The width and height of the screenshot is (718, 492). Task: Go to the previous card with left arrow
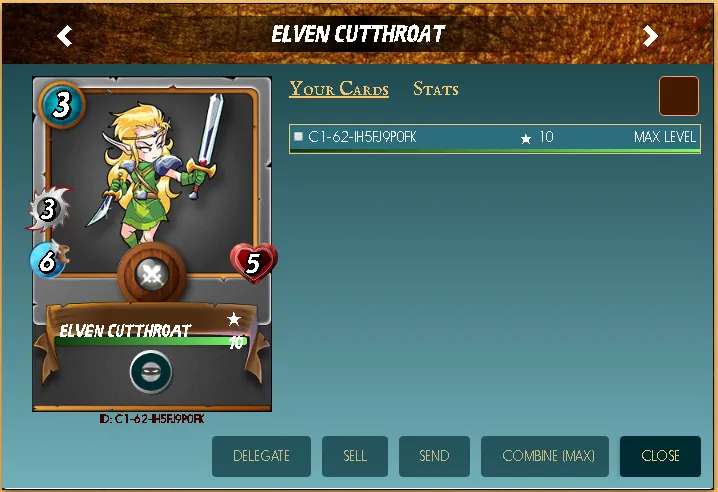point(65,37)
